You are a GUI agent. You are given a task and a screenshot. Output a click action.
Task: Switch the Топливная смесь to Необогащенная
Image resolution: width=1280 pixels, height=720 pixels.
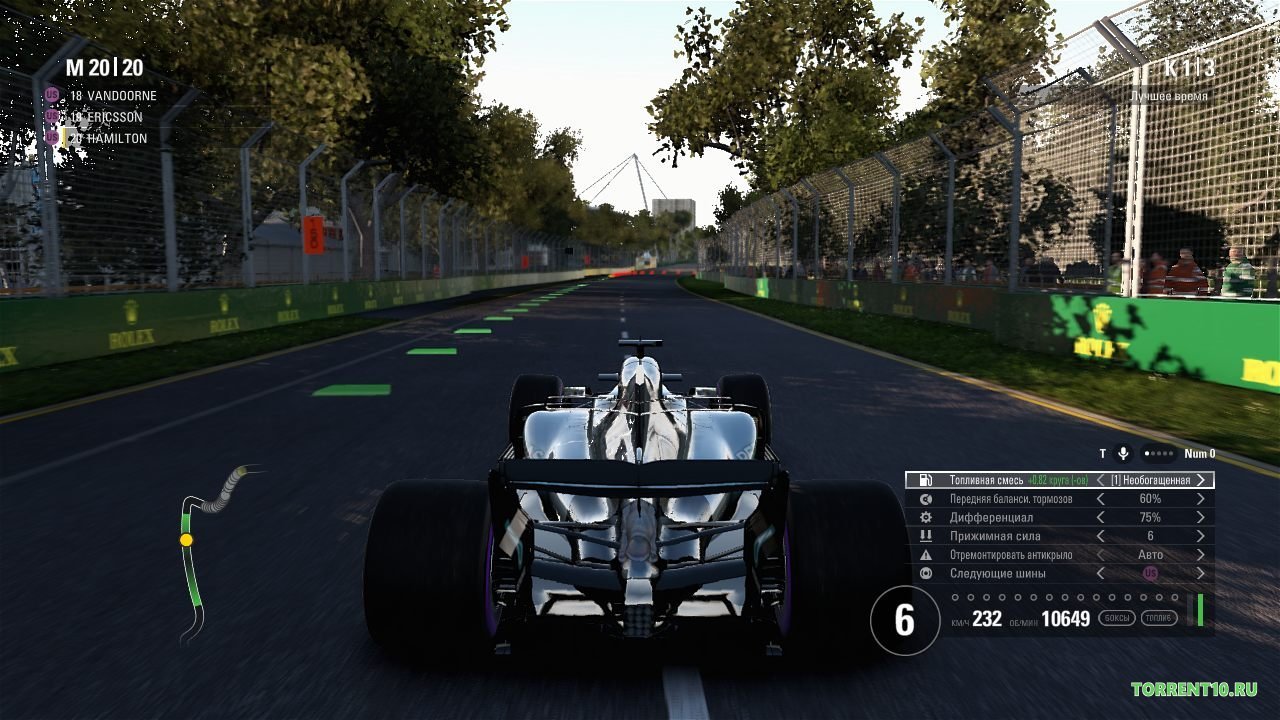click(x=1150, y=480)
